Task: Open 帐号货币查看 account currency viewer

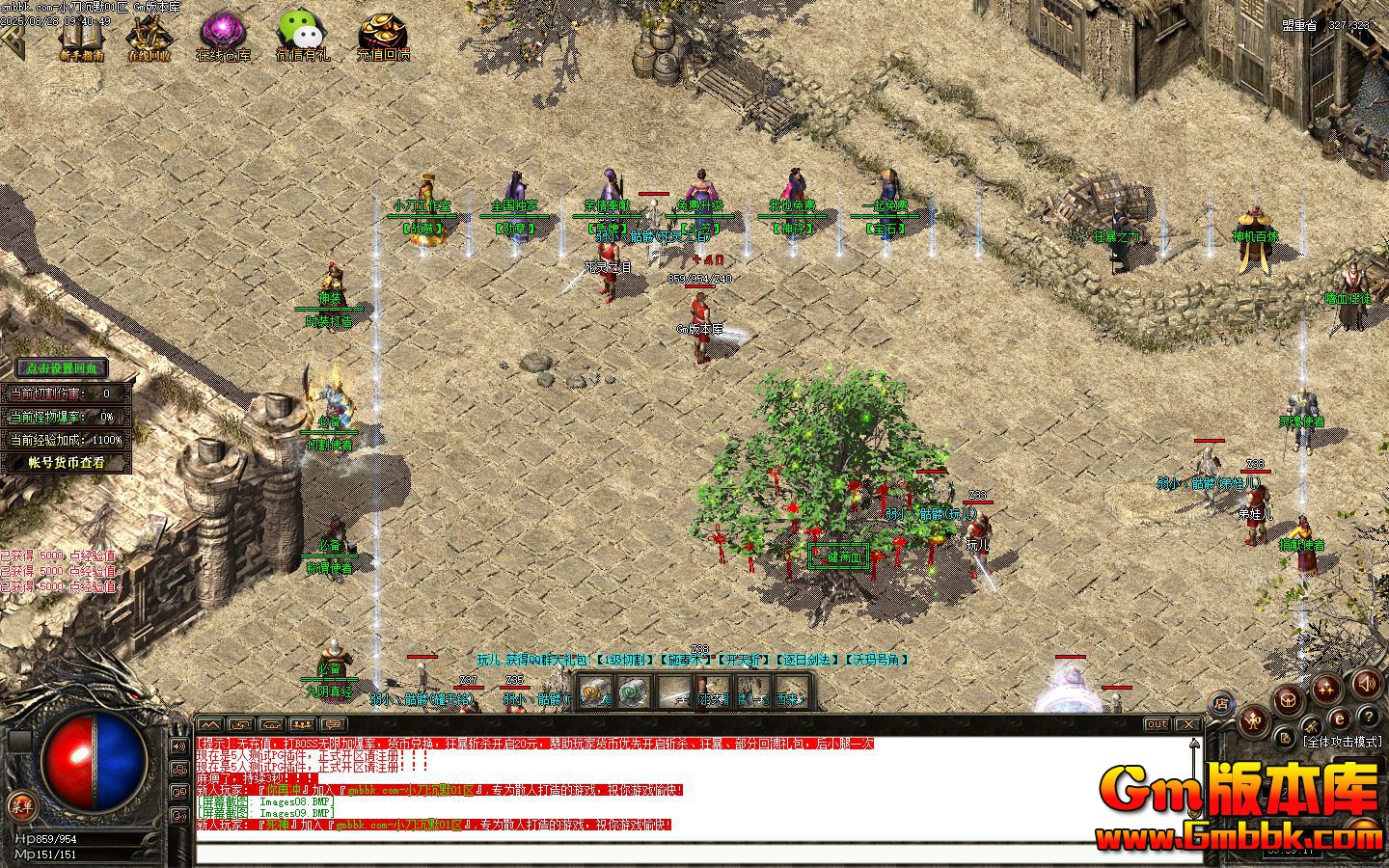Action: click(x=65, y=461)
